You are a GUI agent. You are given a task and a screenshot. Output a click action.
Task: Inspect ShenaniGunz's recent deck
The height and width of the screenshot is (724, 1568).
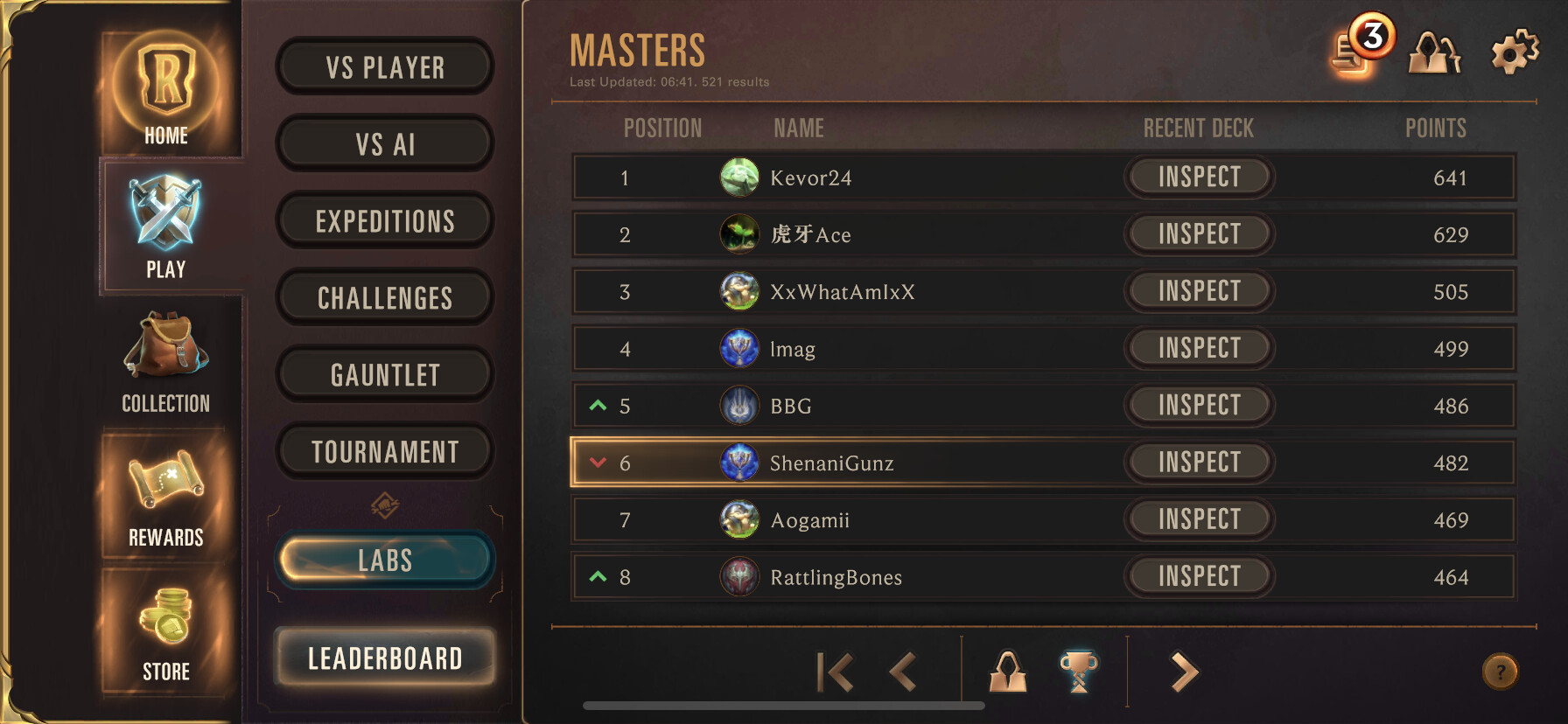1199,462
